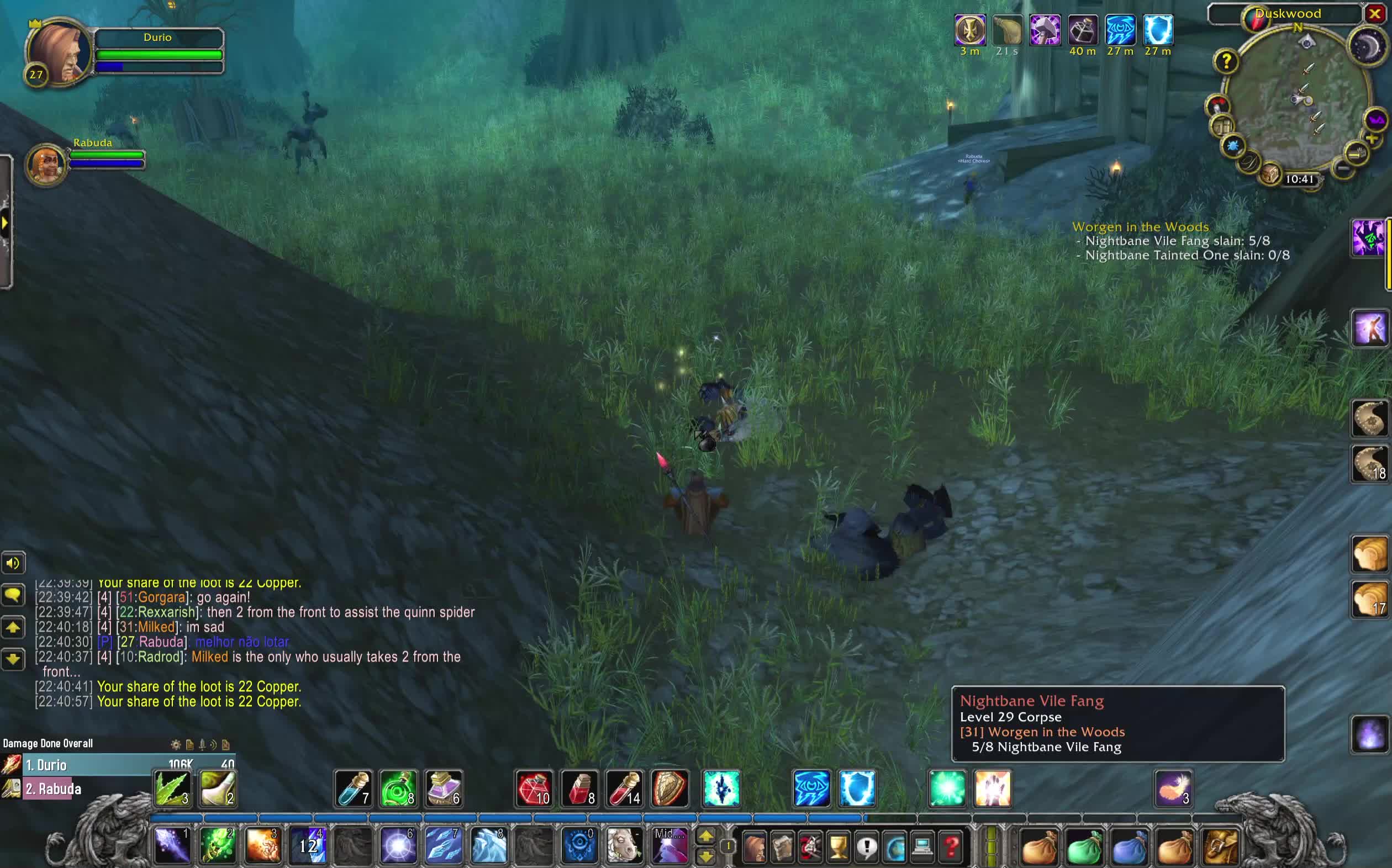Zoom out the minimap with the minus button
Screen dimensions: 1392x868
click(1343, 169)
